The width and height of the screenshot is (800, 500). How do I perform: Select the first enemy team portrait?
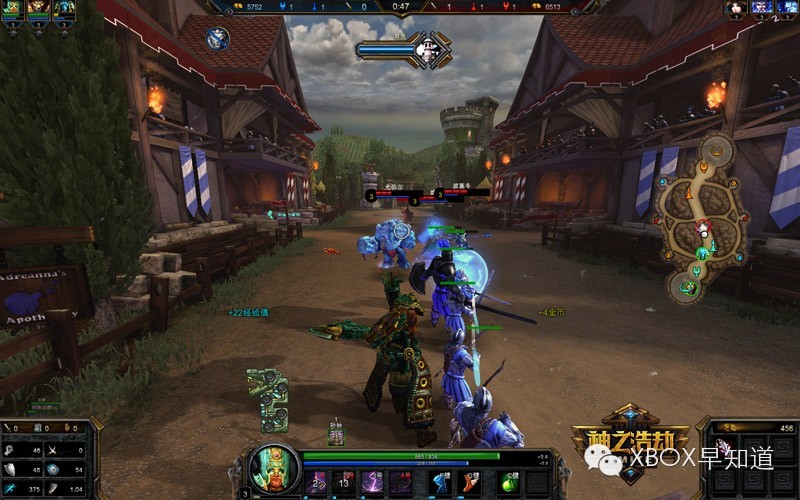[736, 8]
